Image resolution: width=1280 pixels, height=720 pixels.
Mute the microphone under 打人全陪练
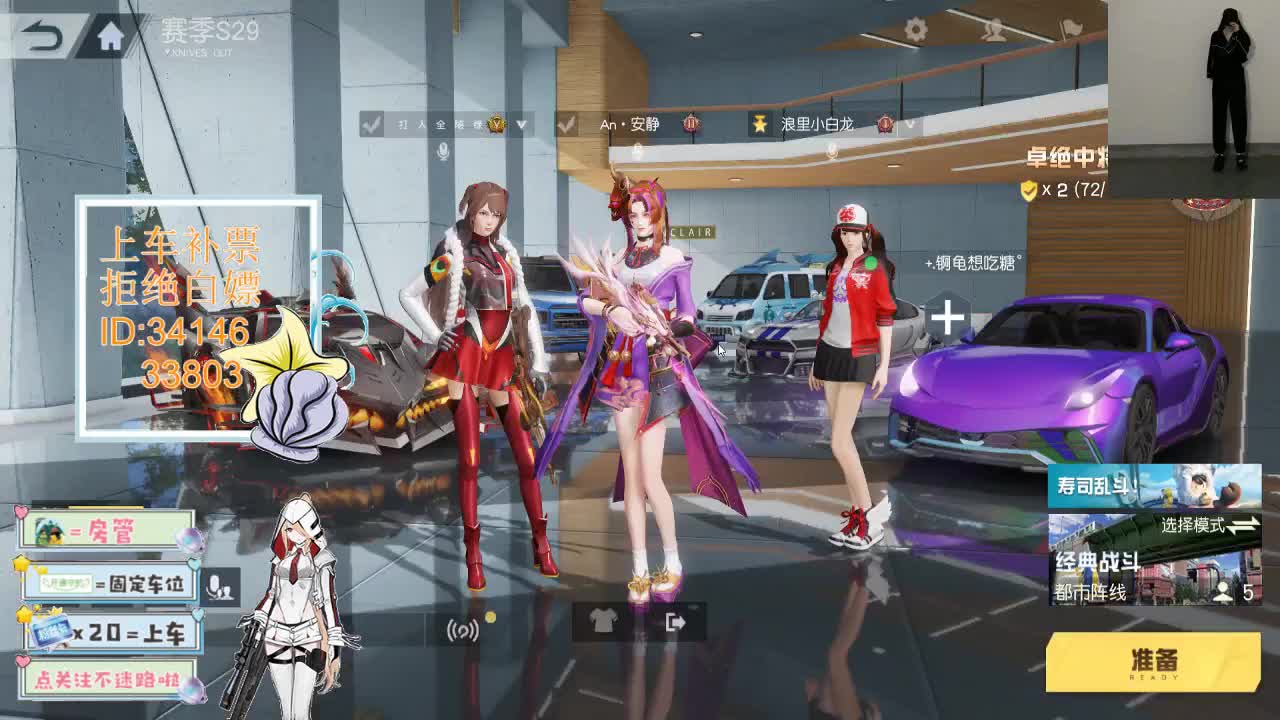pyautogui.click(x=443, y=150)
